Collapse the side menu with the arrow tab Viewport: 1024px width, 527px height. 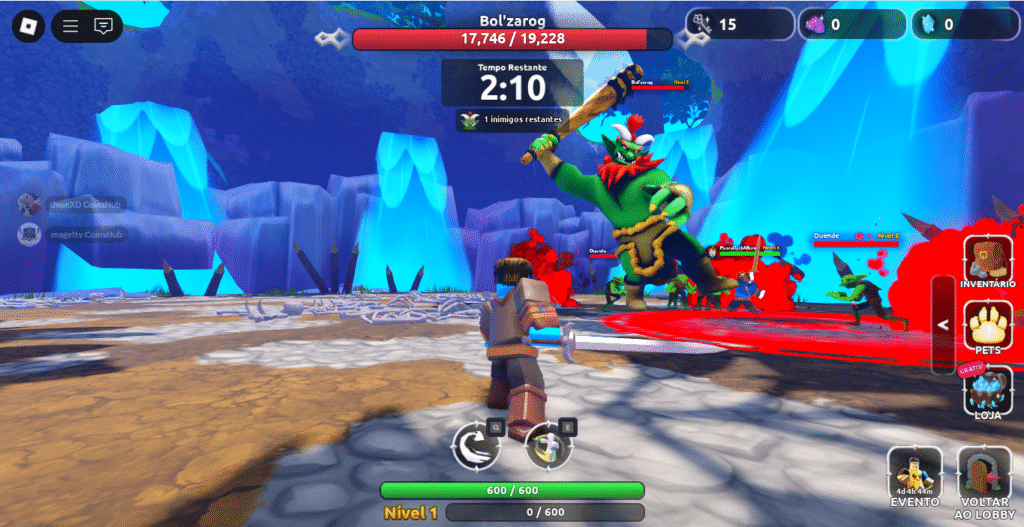point(942,325)
